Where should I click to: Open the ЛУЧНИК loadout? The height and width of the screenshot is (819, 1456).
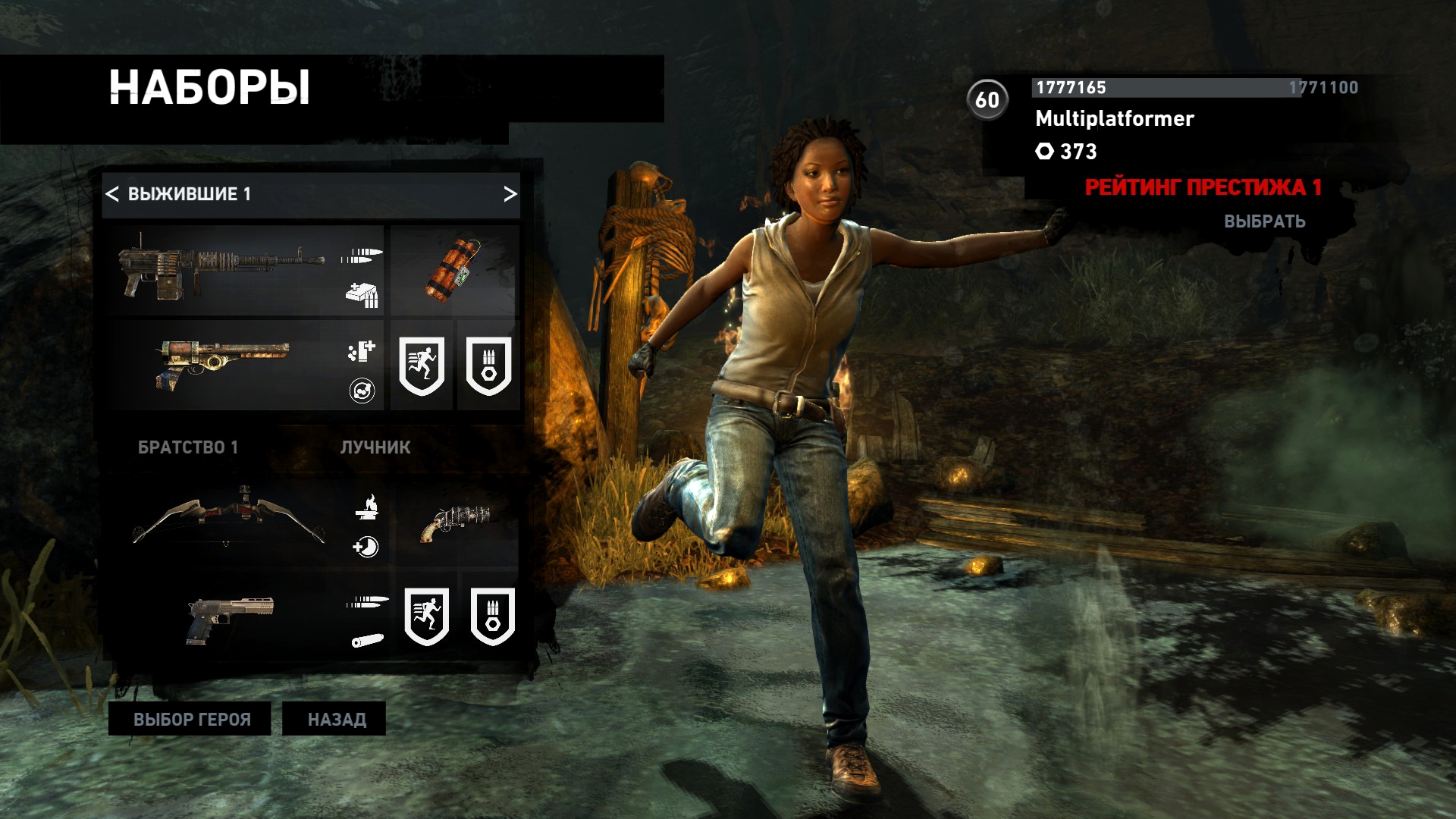[375, 447]
